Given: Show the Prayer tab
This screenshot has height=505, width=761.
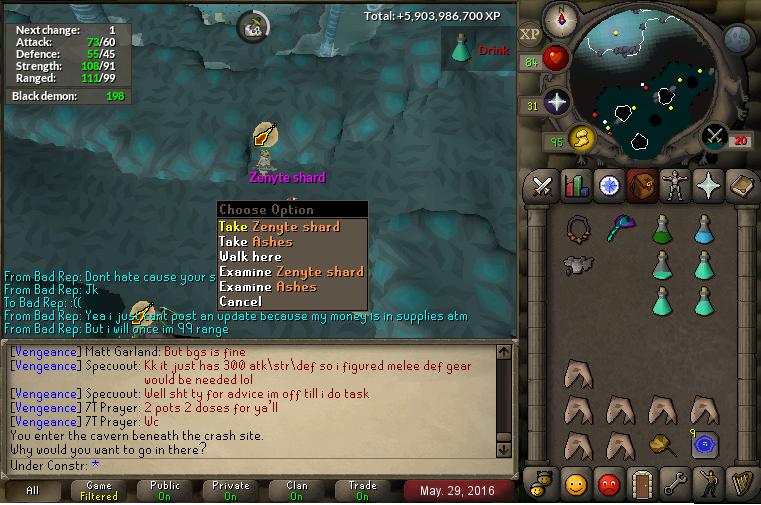Looking at the screenshot, I should coord(708,186).
